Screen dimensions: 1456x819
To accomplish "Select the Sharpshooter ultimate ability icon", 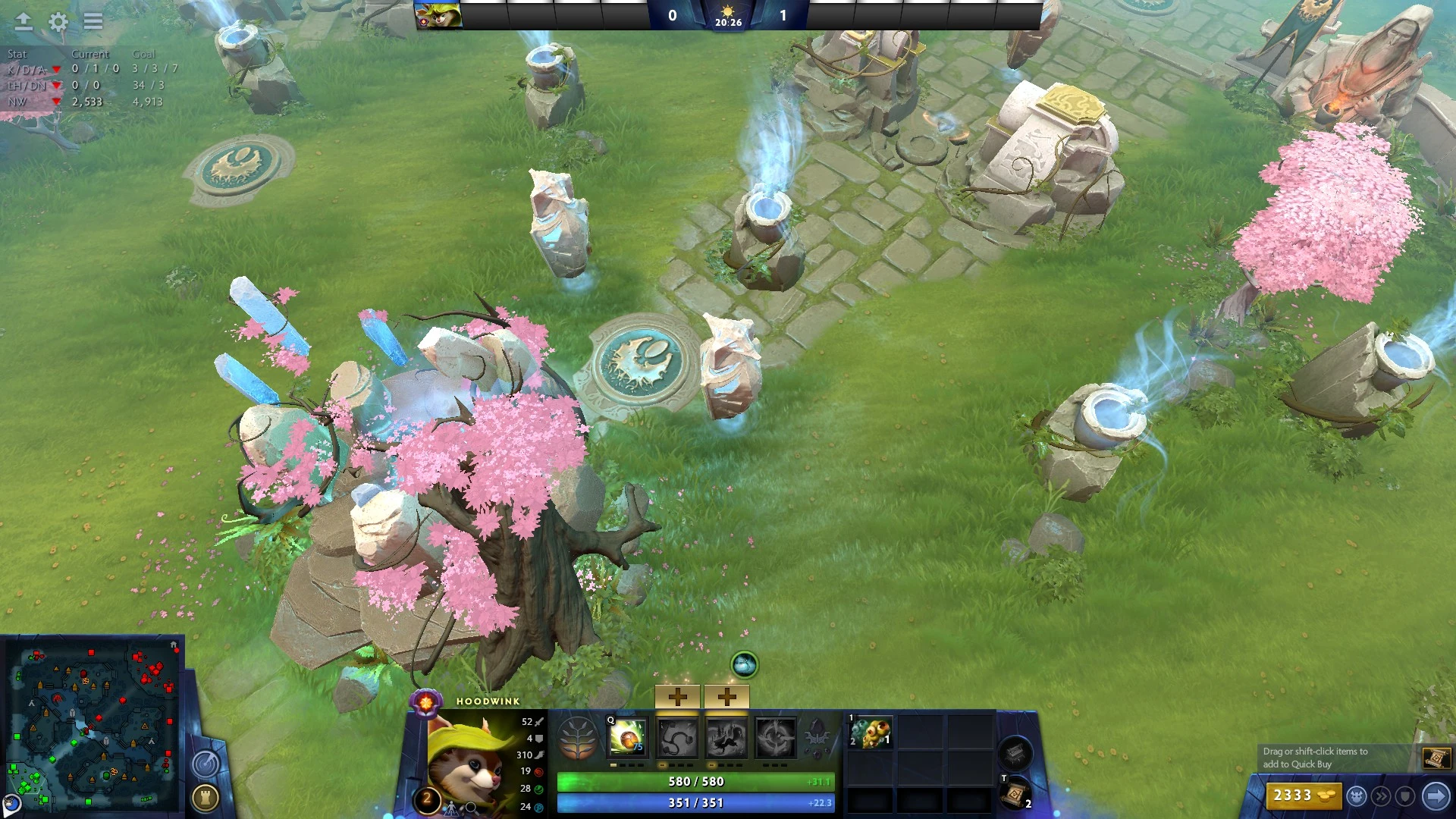I will click(x=775, y=738).
